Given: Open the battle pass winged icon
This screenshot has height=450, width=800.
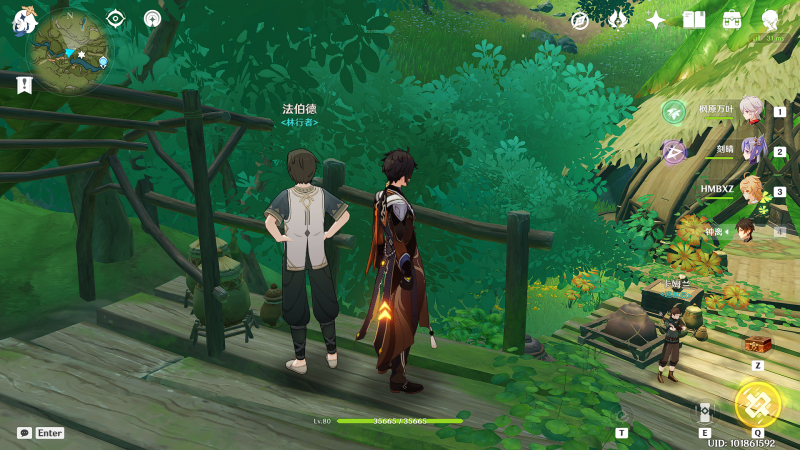Looking at the screenshot, I should pyautogui.click(x=617, y=20).
